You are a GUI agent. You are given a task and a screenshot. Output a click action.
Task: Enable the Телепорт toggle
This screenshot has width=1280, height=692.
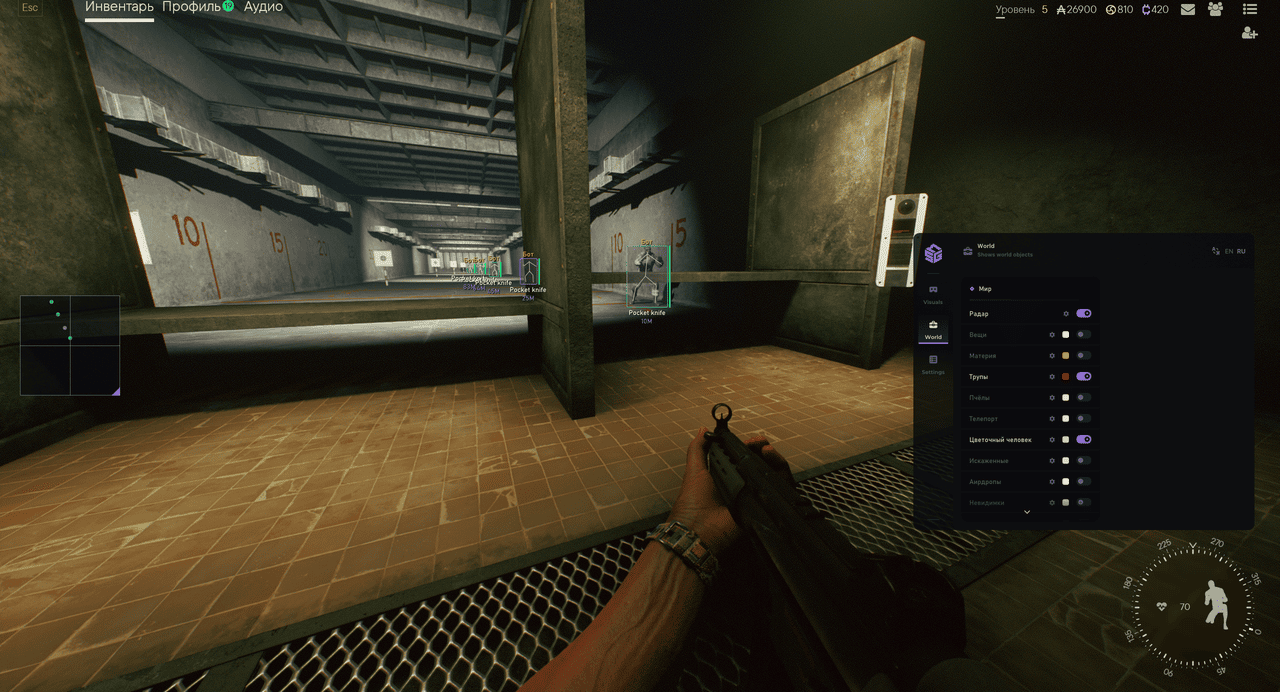[1083, 419]
